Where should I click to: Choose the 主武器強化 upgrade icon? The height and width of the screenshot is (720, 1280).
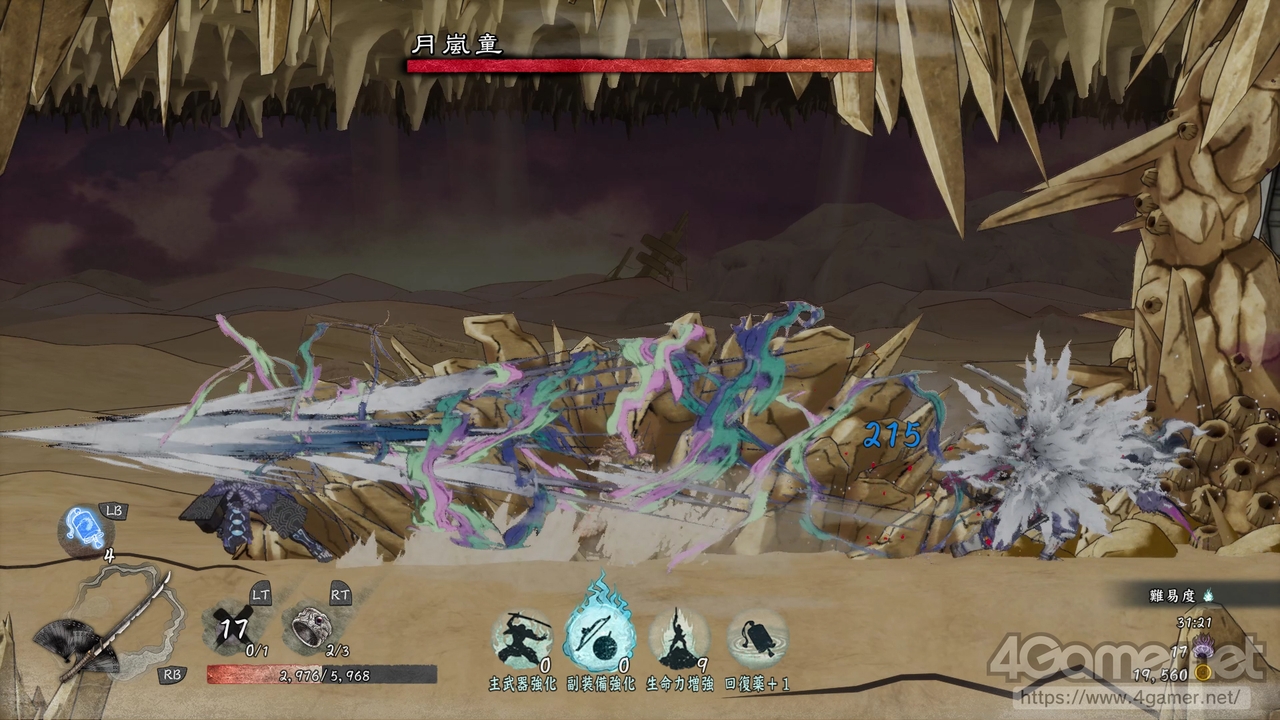click(522, 637)
